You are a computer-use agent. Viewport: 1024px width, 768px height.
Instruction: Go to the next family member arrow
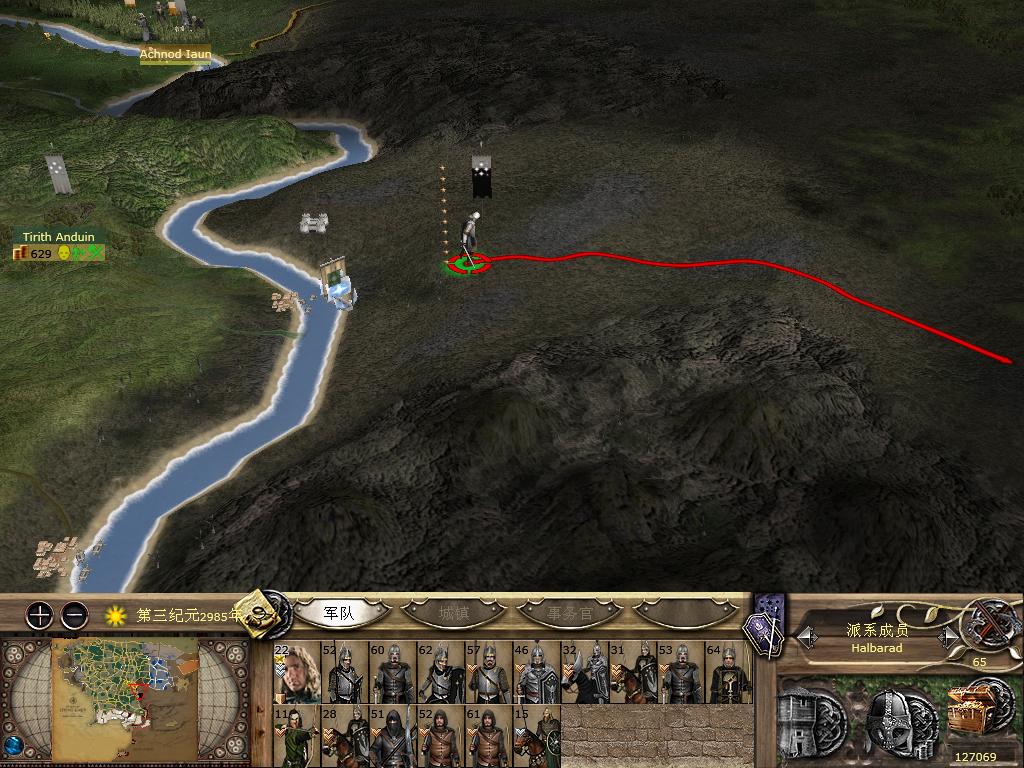point(946,635)
